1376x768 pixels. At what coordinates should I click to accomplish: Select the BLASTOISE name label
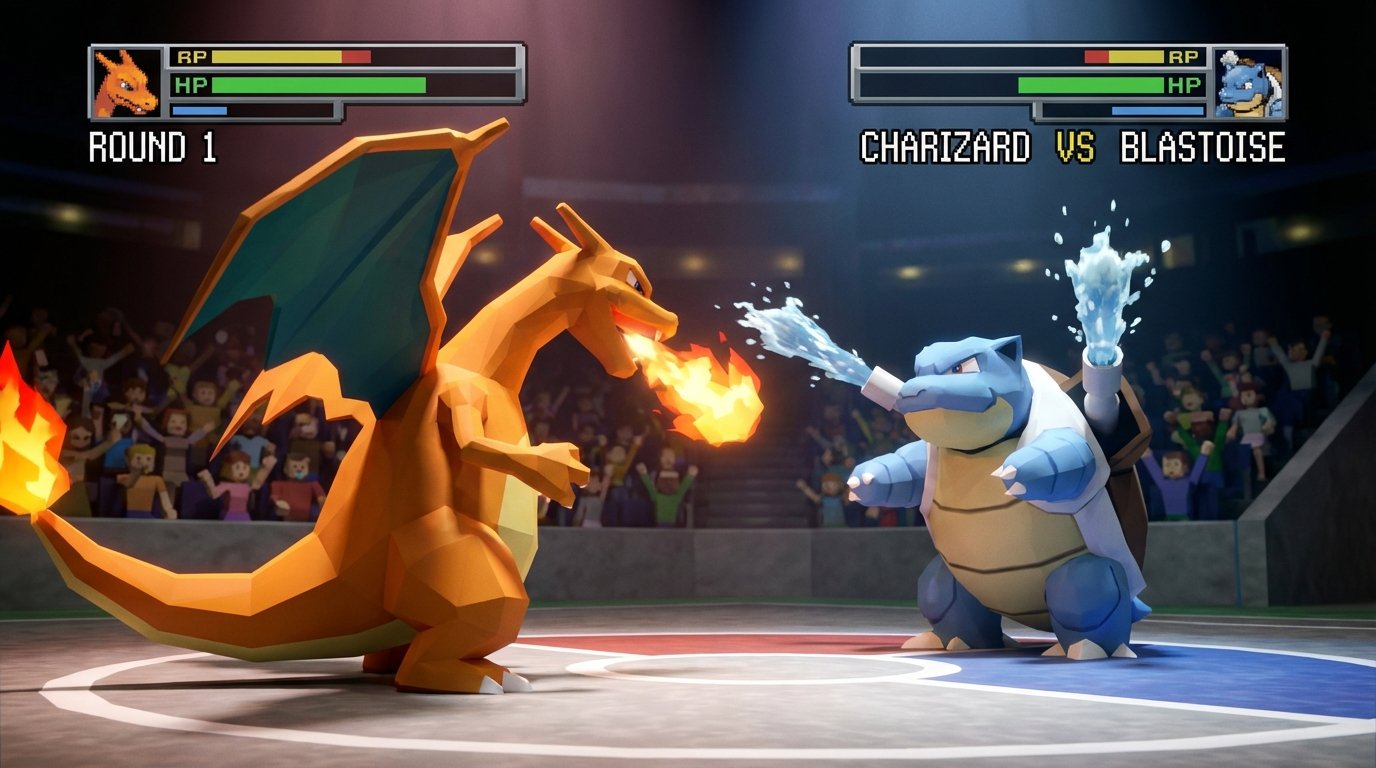coord(1204,146)
